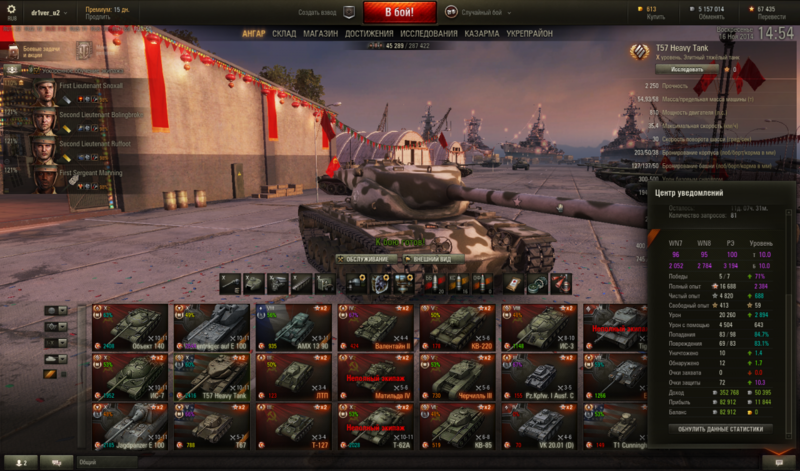Switch to the СКЛАД tab
This screenshot has width=800, height=471.
tap(284, 33)
